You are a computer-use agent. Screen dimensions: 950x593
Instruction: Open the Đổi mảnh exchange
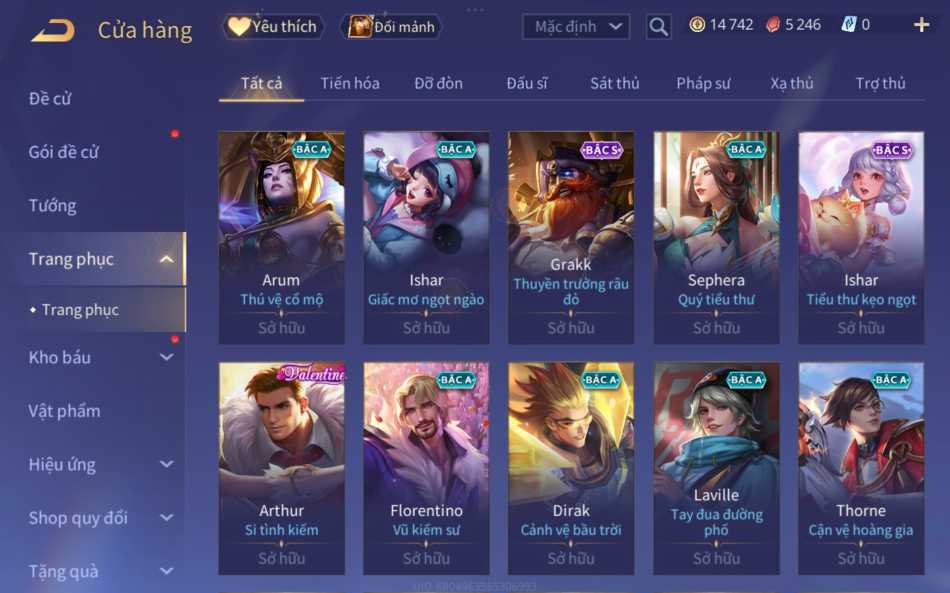tap(392, 27)
